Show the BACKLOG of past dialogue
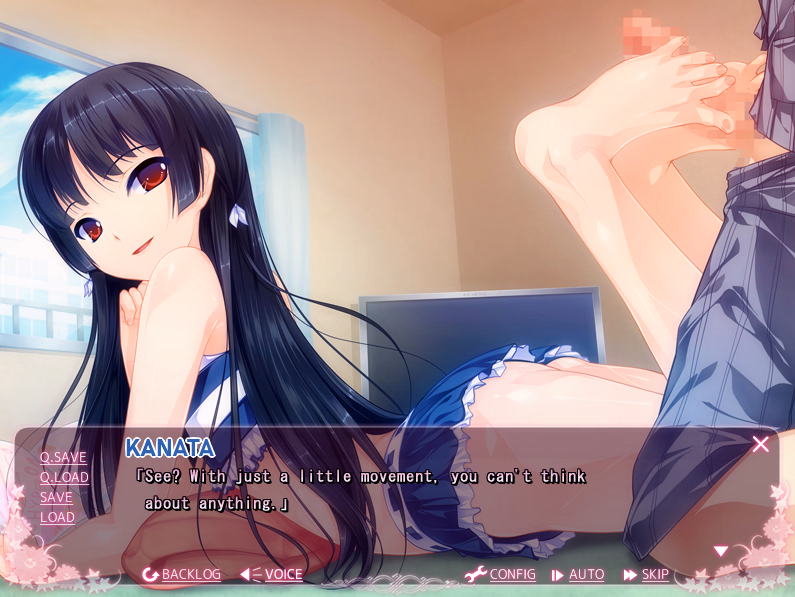The image size is (795, 597). pos(182,574)
